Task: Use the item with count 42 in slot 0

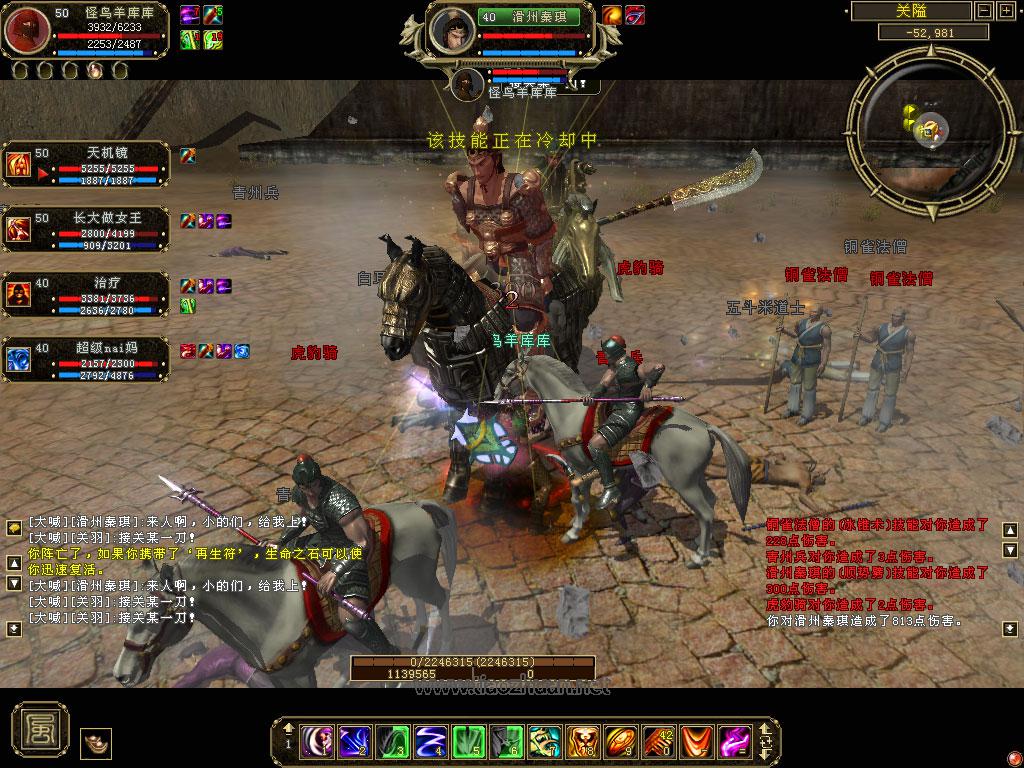Action: click(657, 741)
